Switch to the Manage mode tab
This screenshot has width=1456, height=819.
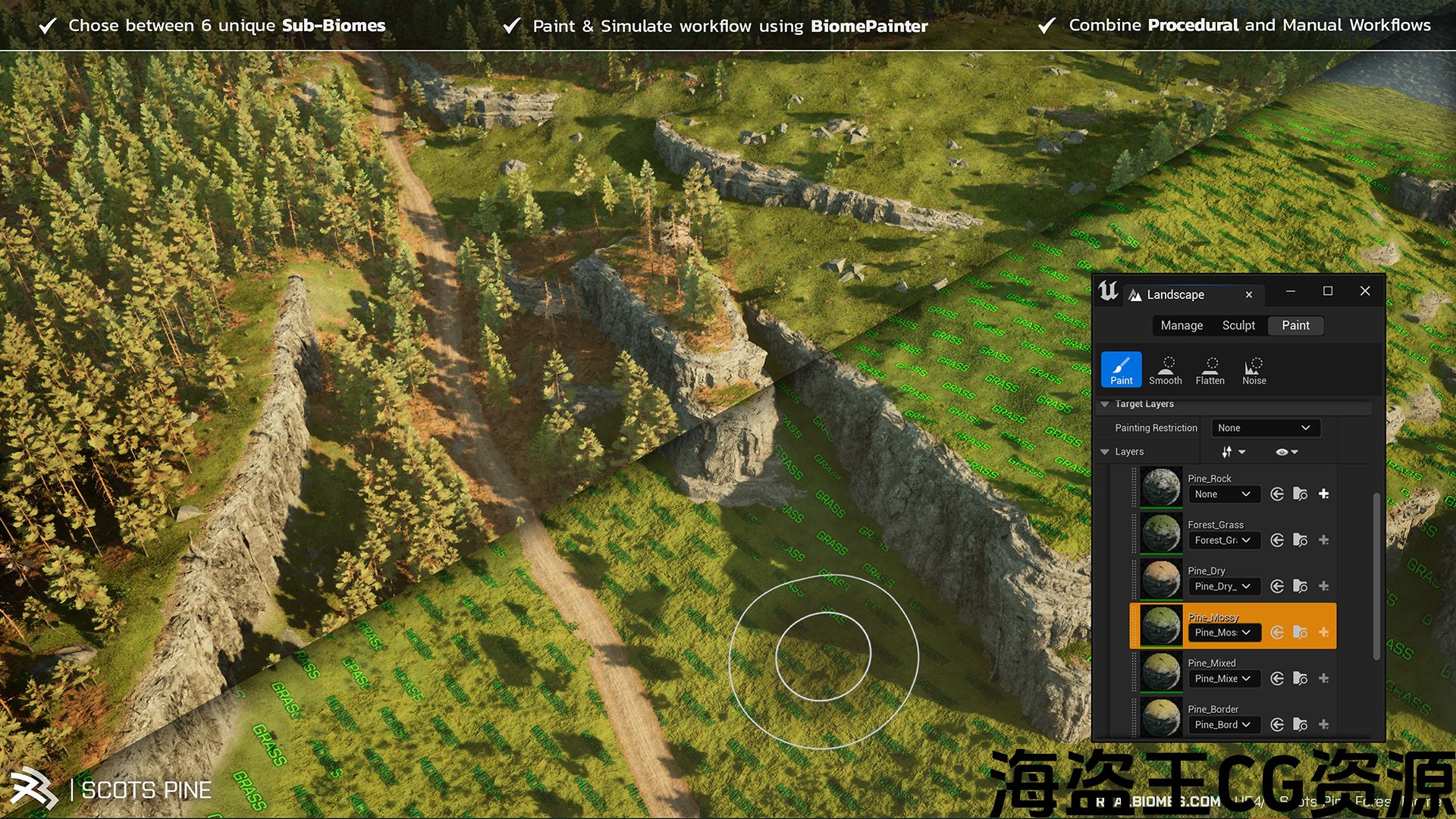pos(1181,325)
